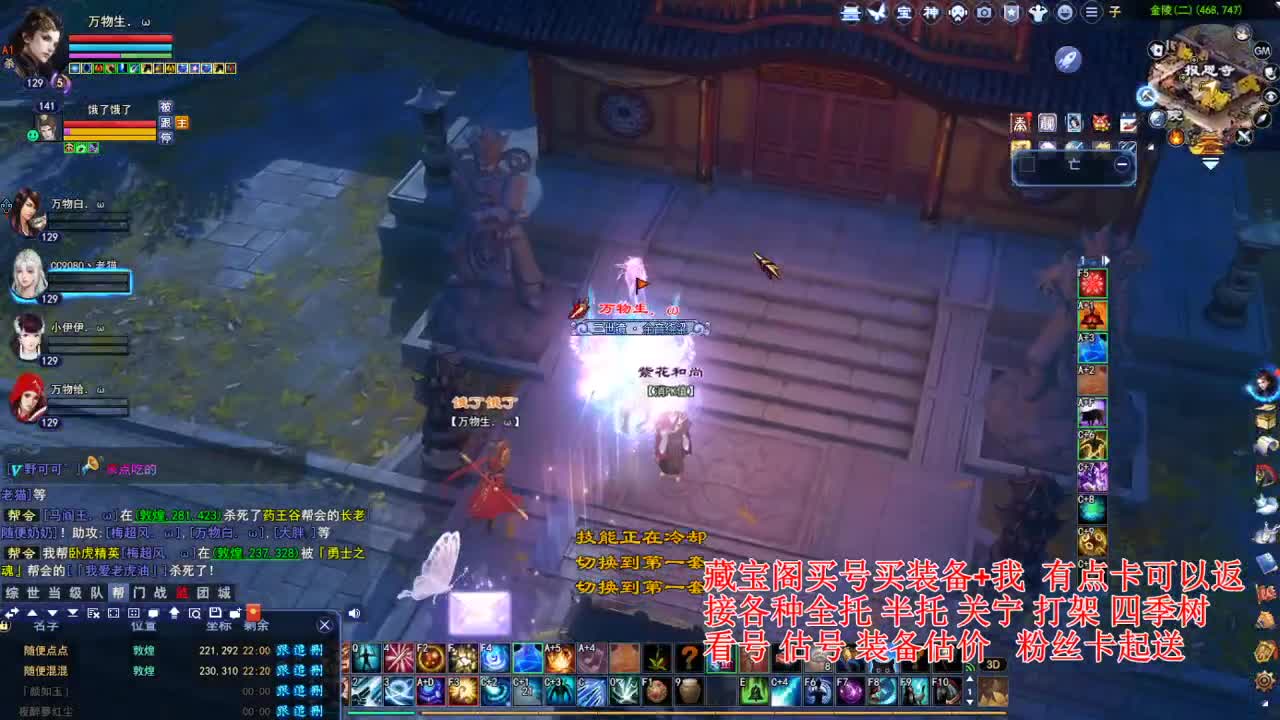Click 追 link for 随便点点 in the tracking list
Viewport: 1280px width, 720px height.
pyautogui.click(x=299, y=650)
